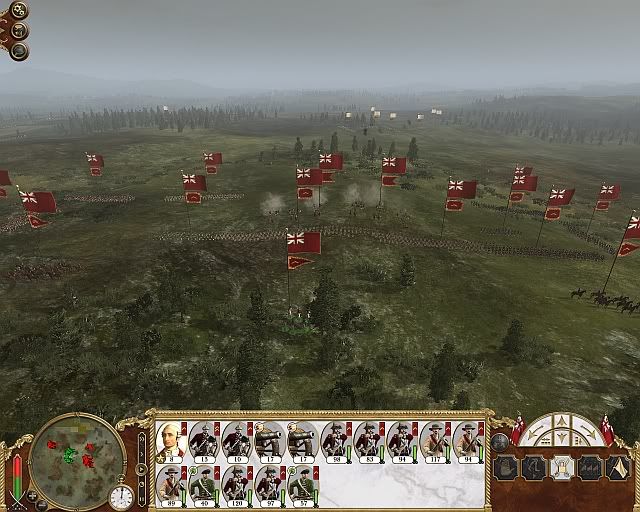Order withdraw with the white flag button
The height and width of the screenshot is (512, 640).
coord(617,467)
